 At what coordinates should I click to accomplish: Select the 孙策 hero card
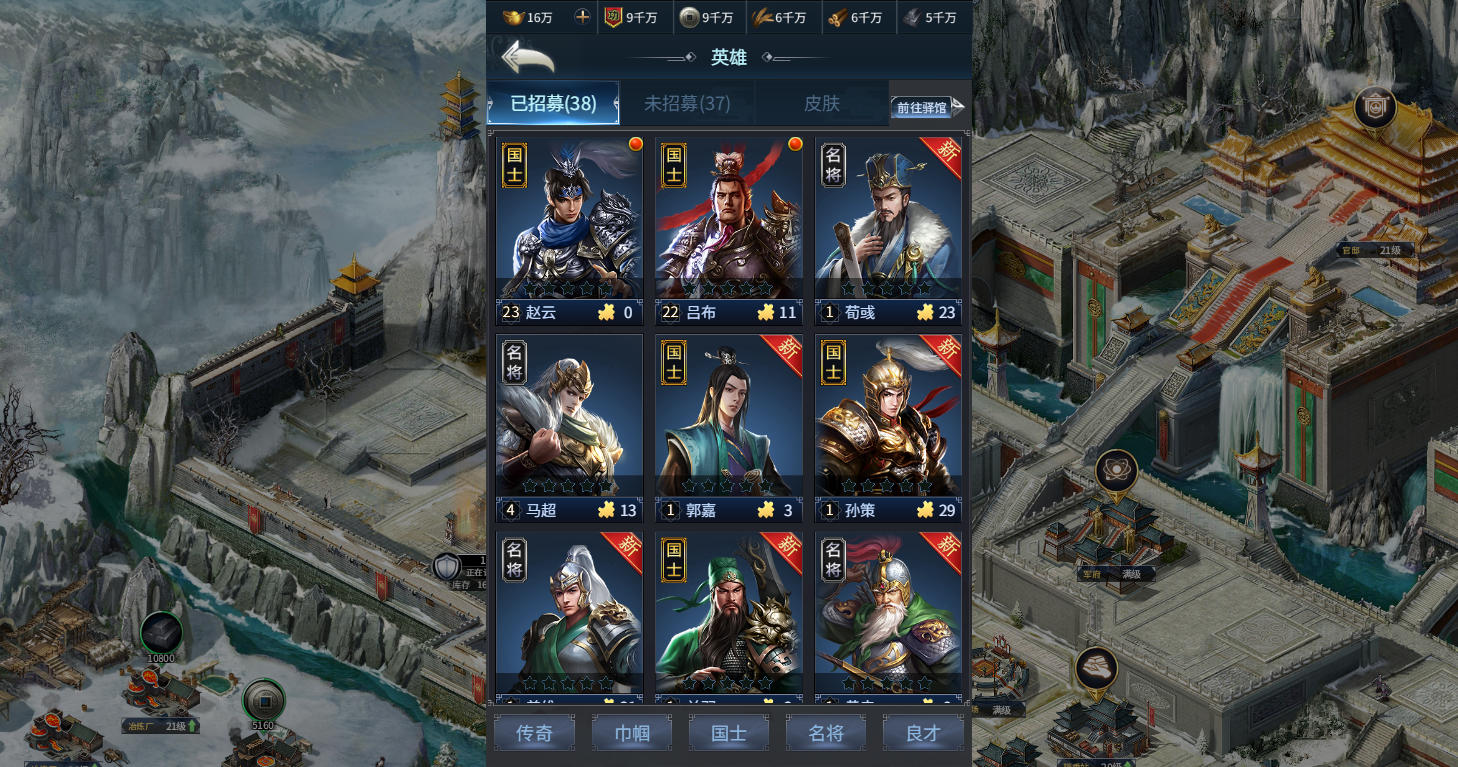[888, 427]
